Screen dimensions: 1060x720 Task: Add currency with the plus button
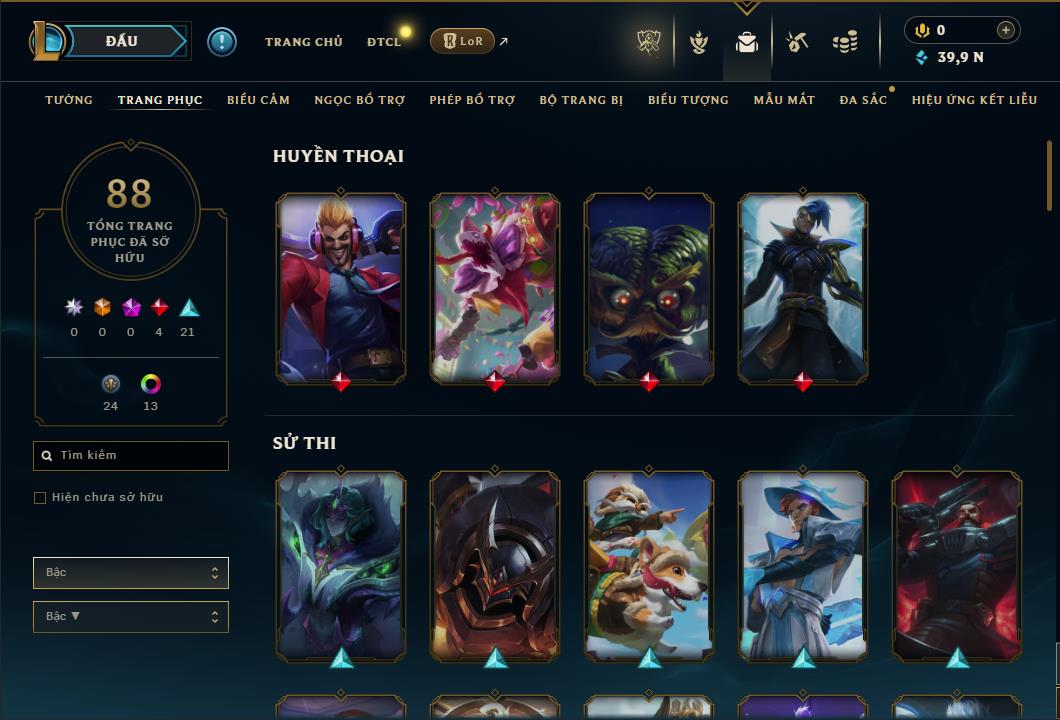[x=1006, y=30]
